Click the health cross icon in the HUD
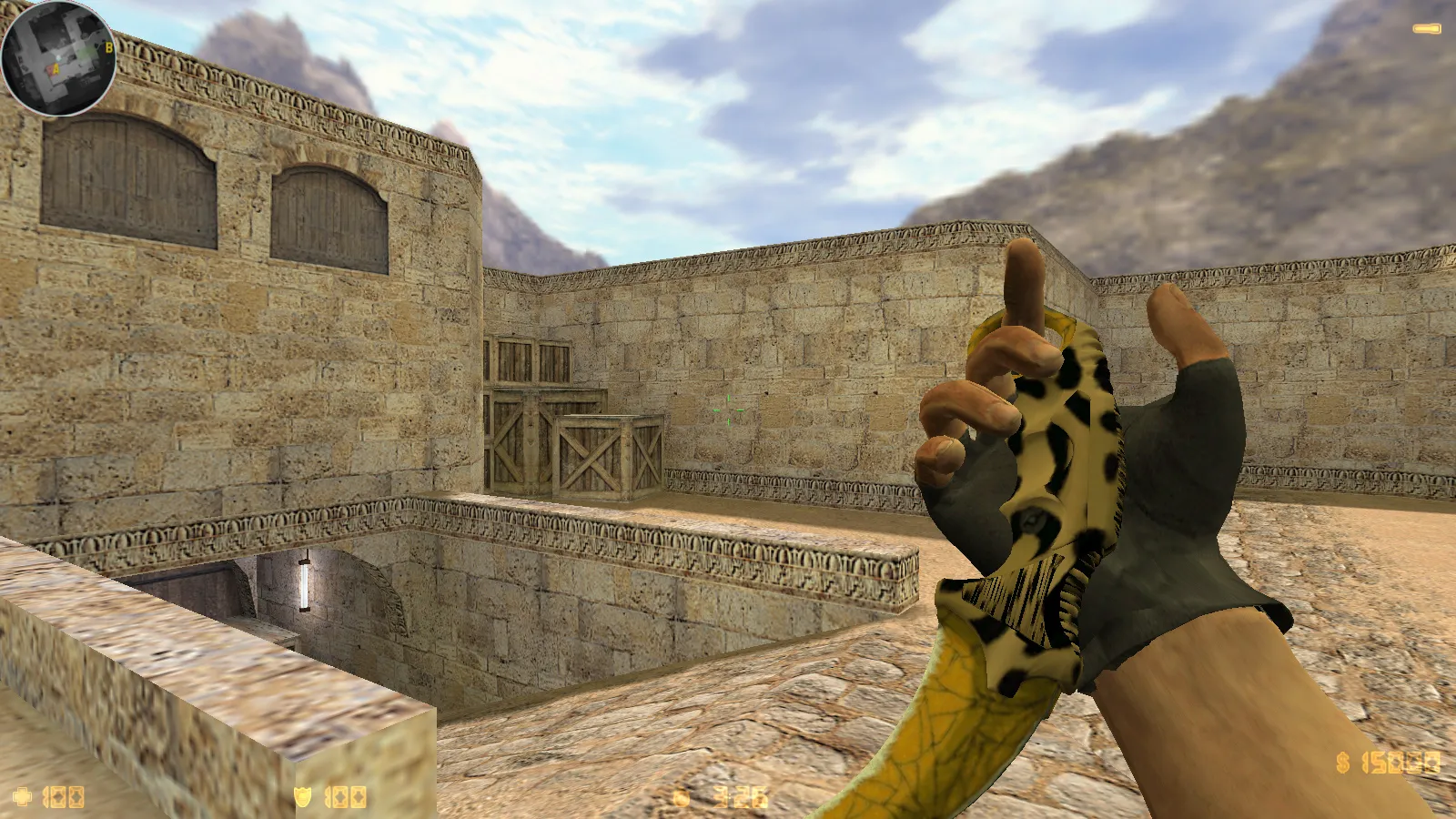This screenshot has width=1456, height=819. tap(23, 795)
